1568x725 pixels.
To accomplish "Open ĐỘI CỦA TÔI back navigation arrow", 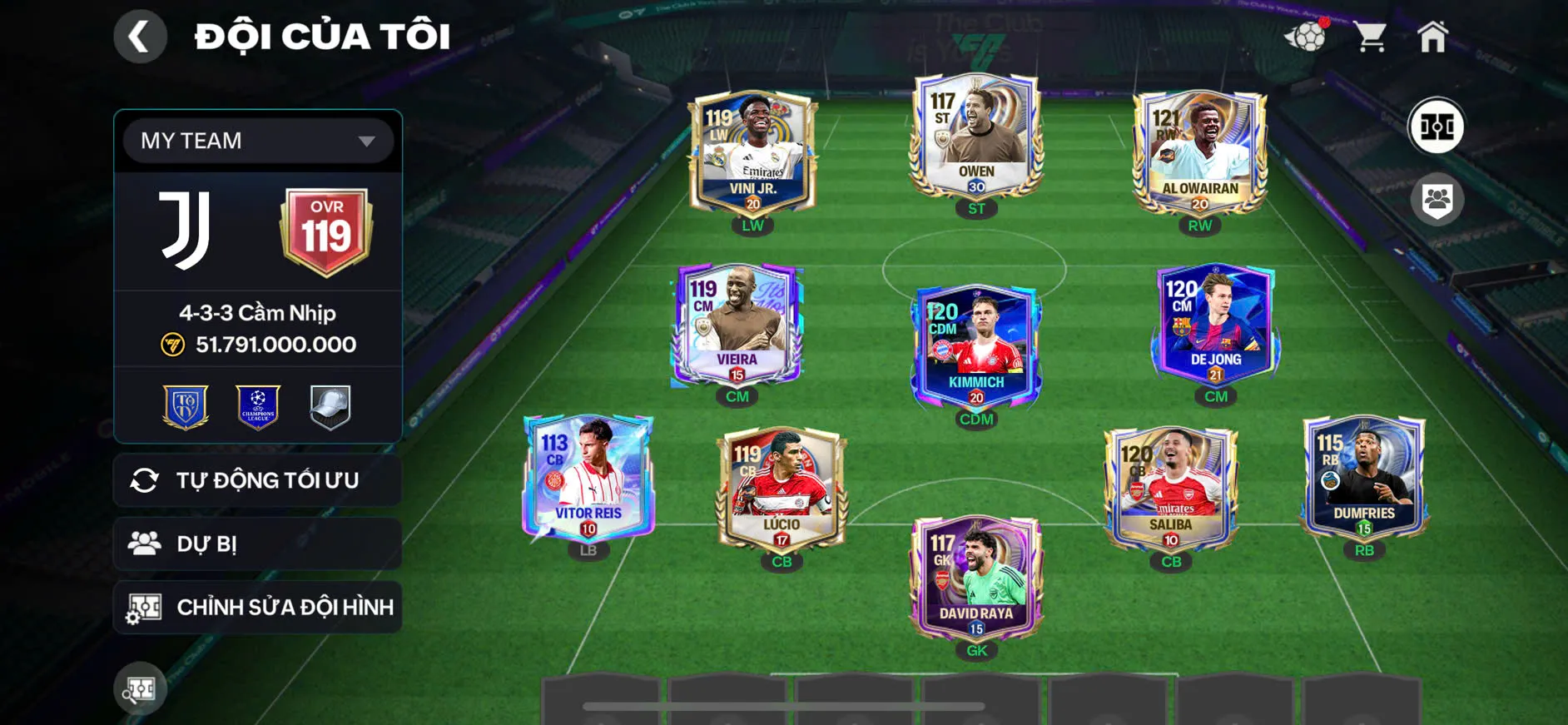I will coord(140,37).
